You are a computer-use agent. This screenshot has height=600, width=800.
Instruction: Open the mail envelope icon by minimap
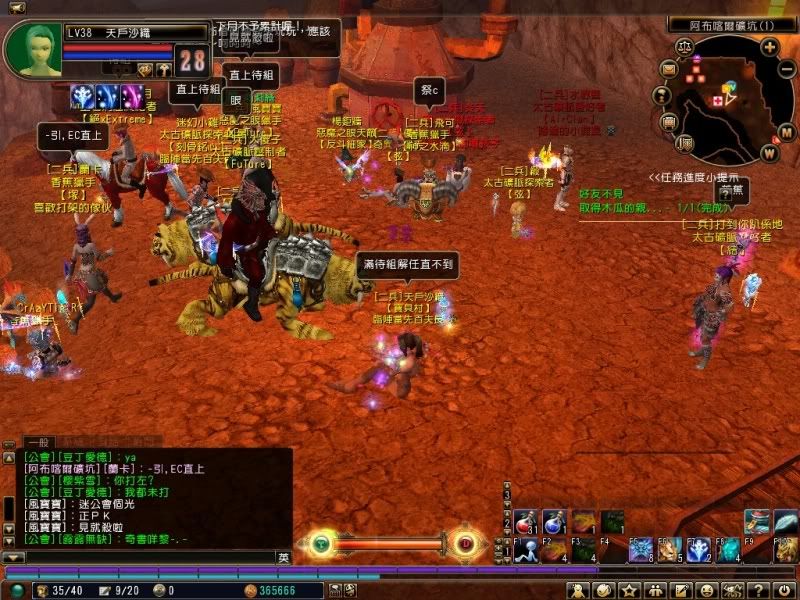pyautogui.click(x=669, y=68)
